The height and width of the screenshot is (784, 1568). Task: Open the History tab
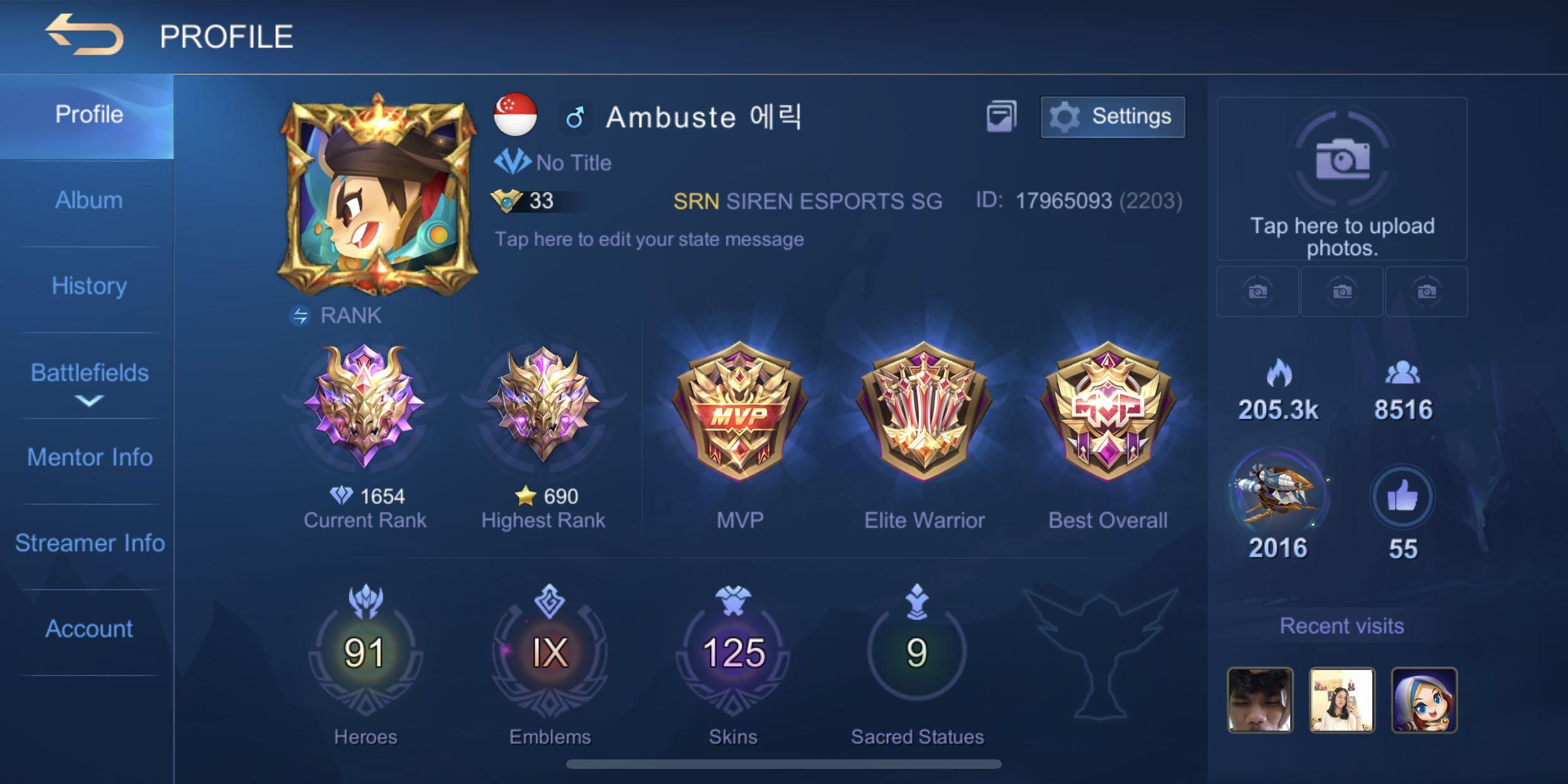(88, 286)
